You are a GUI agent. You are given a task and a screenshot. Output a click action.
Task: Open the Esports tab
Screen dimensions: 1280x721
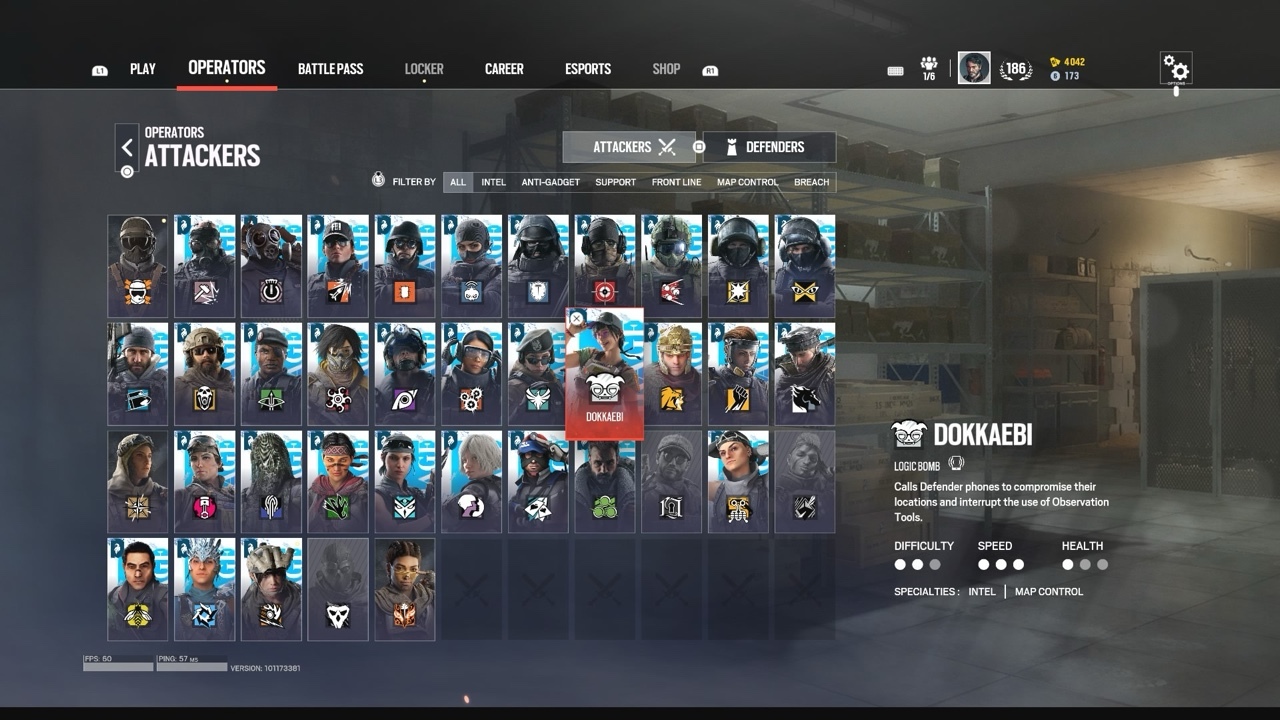pyautogui.click(x=588, y=69)
